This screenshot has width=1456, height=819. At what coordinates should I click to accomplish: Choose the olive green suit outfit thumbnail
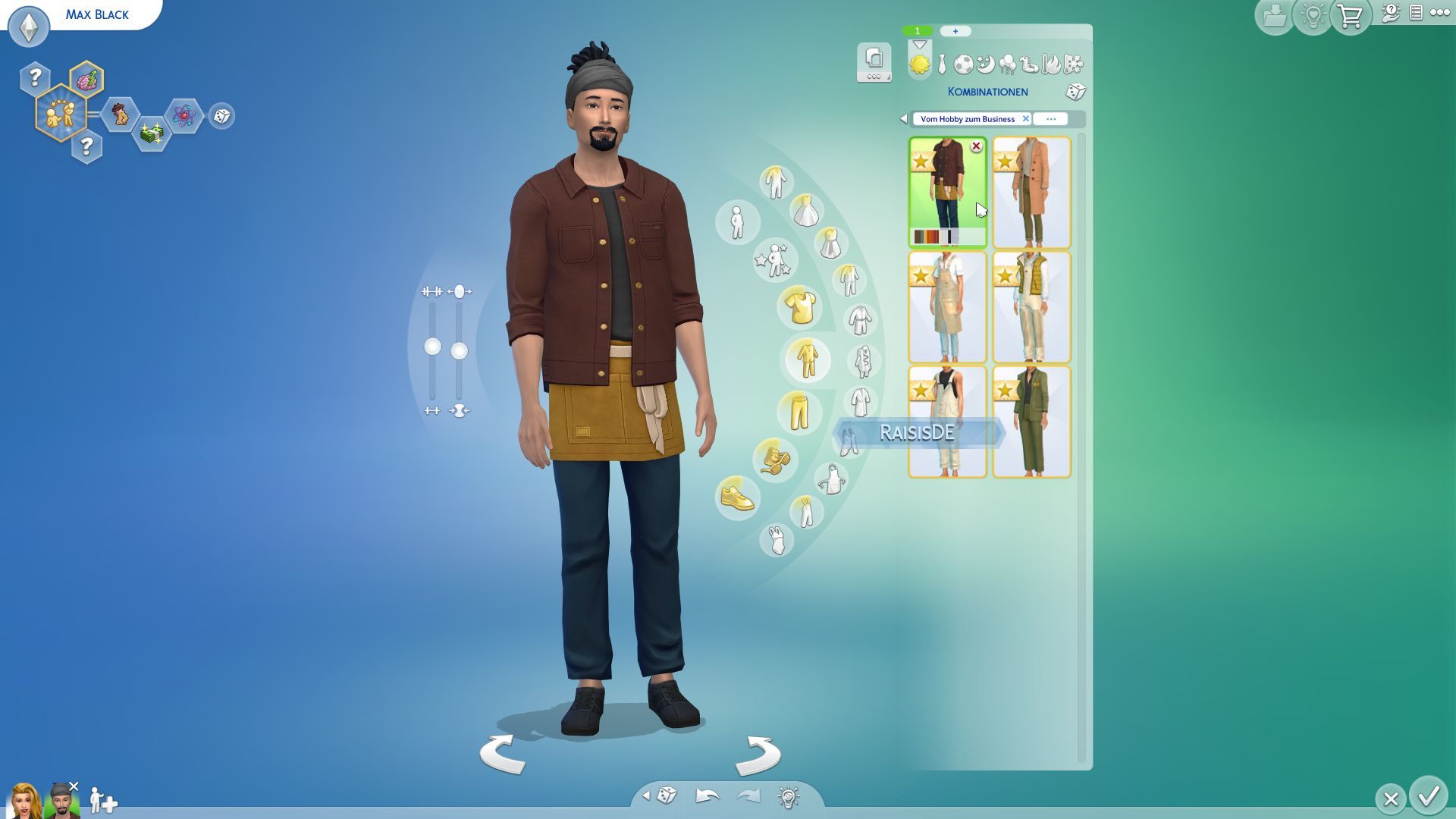1031,422
